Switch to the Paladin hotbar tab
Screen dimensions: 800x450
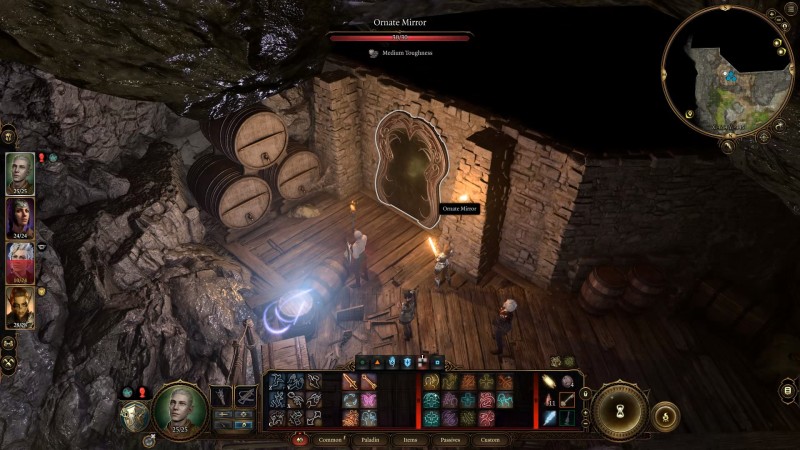click(x=370, y=439)
